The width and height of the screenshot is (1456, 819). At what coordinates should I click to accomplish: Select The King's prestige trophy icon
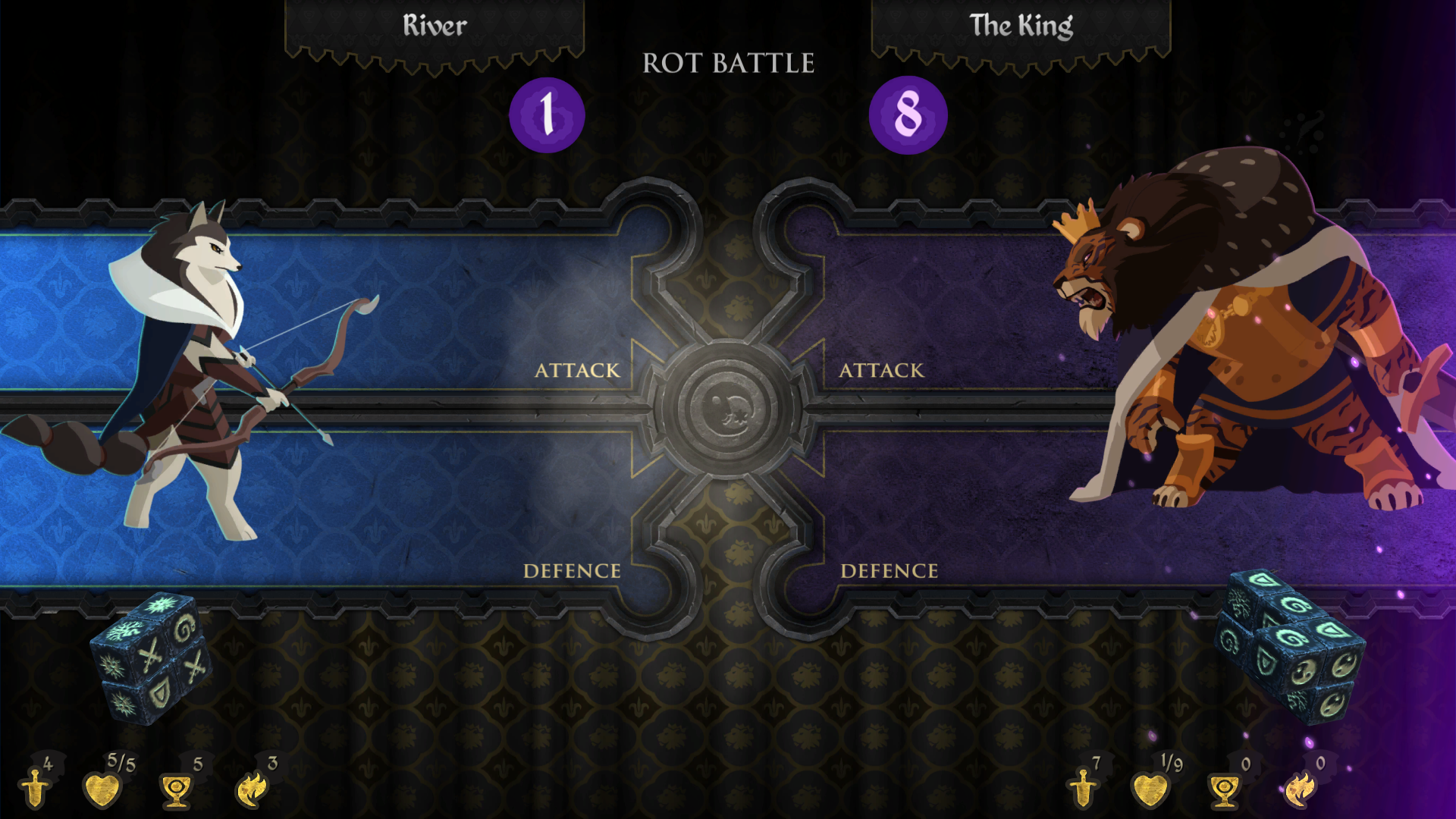1224,790
